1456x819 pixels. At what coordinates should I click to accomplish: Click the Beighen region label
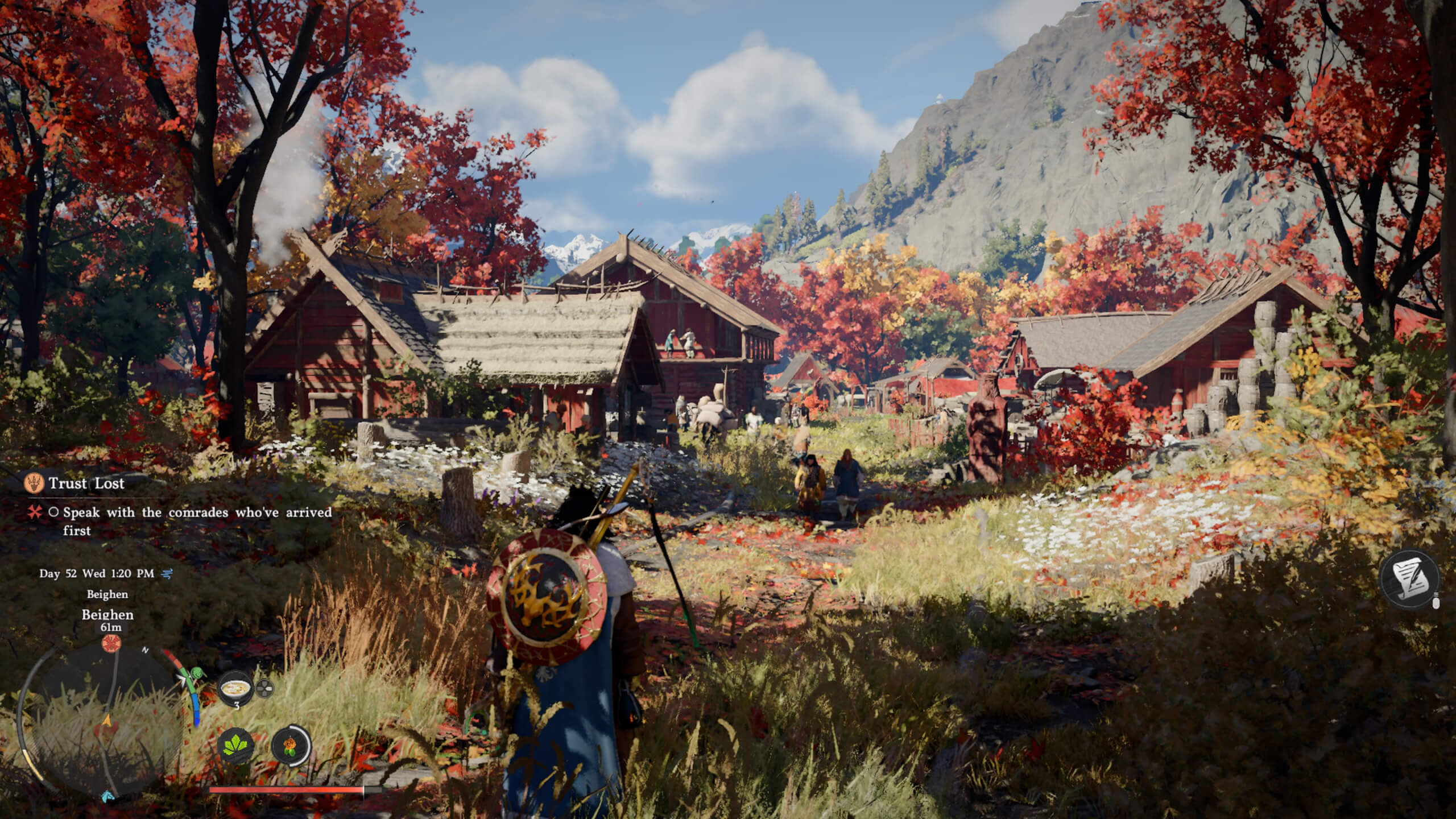point(107,594)
